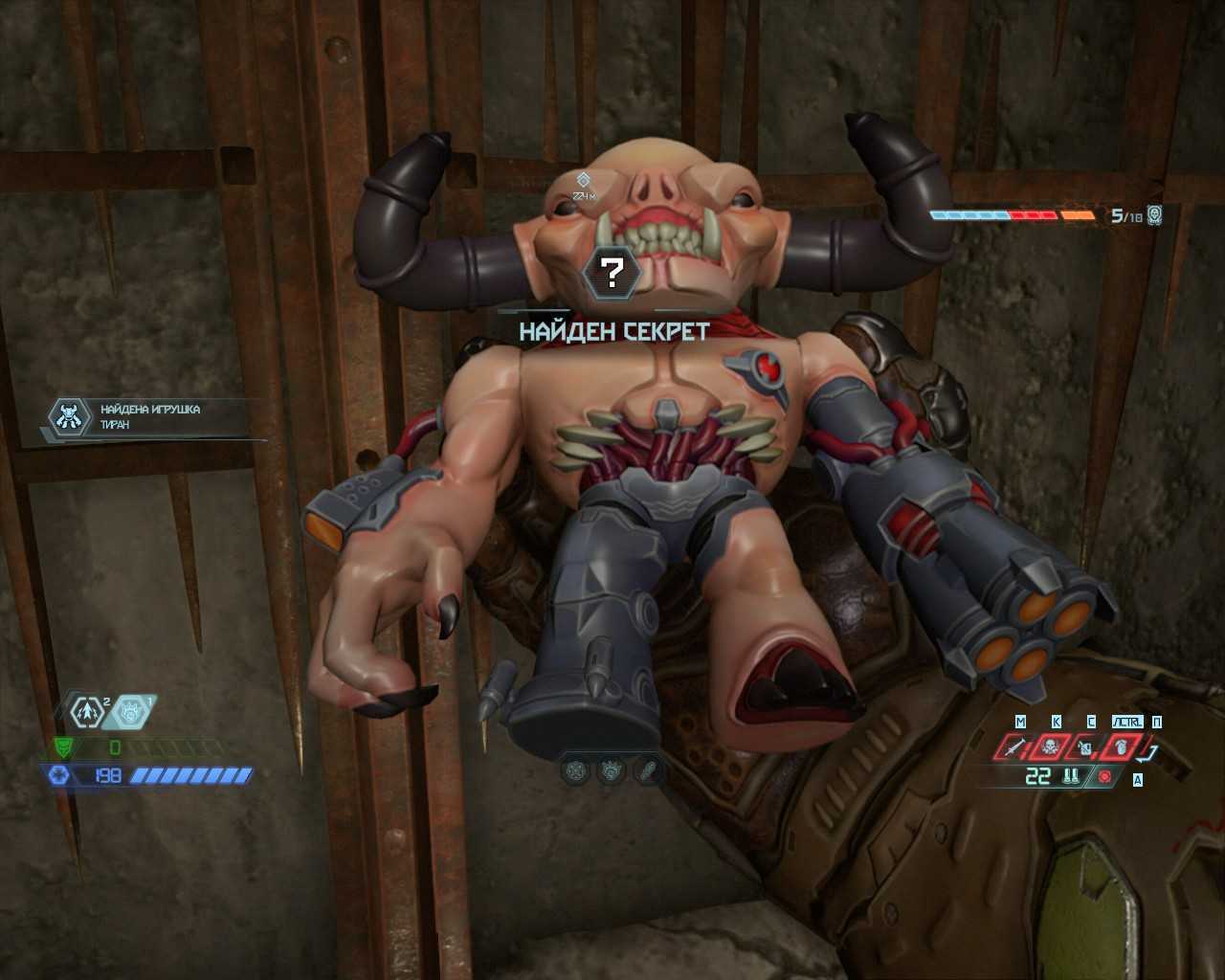The height and width of the screenshot is (980, 1225).
Task: Select the extra life arrows icon
Action: 89,712
